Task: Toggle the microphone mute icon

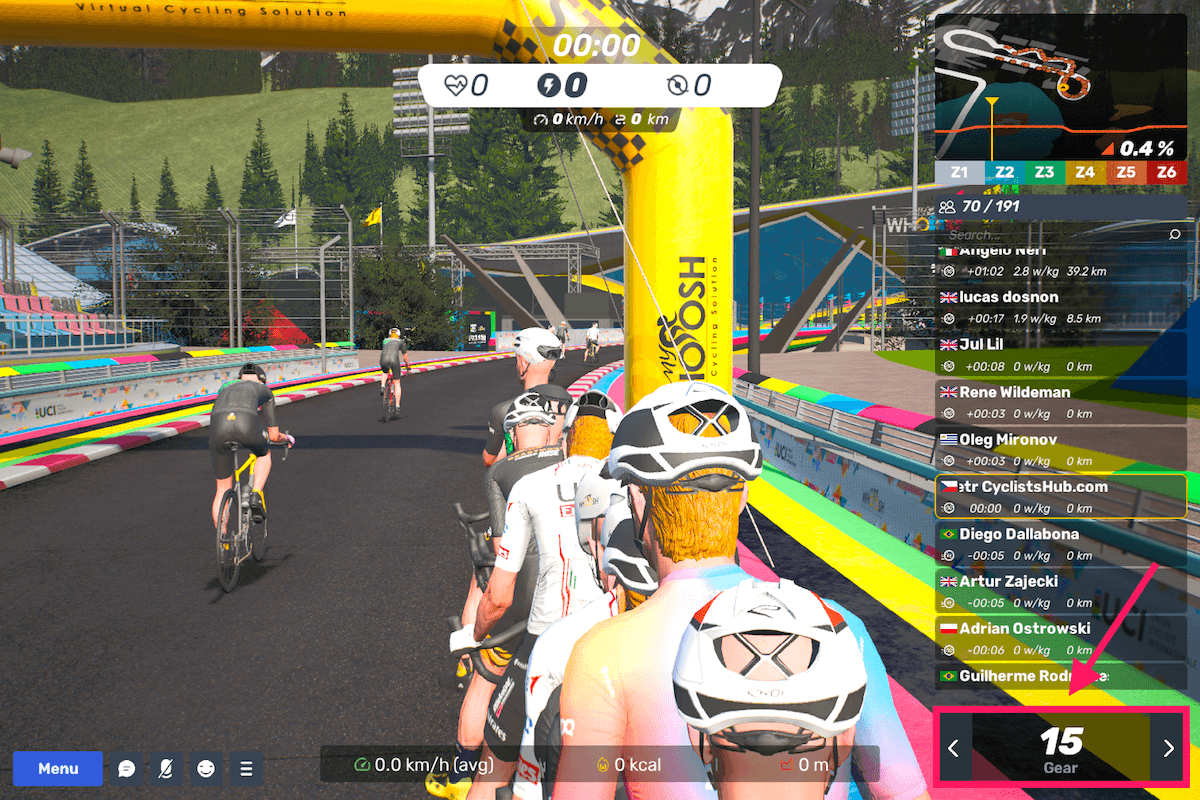Action: [x=166, y=768]
